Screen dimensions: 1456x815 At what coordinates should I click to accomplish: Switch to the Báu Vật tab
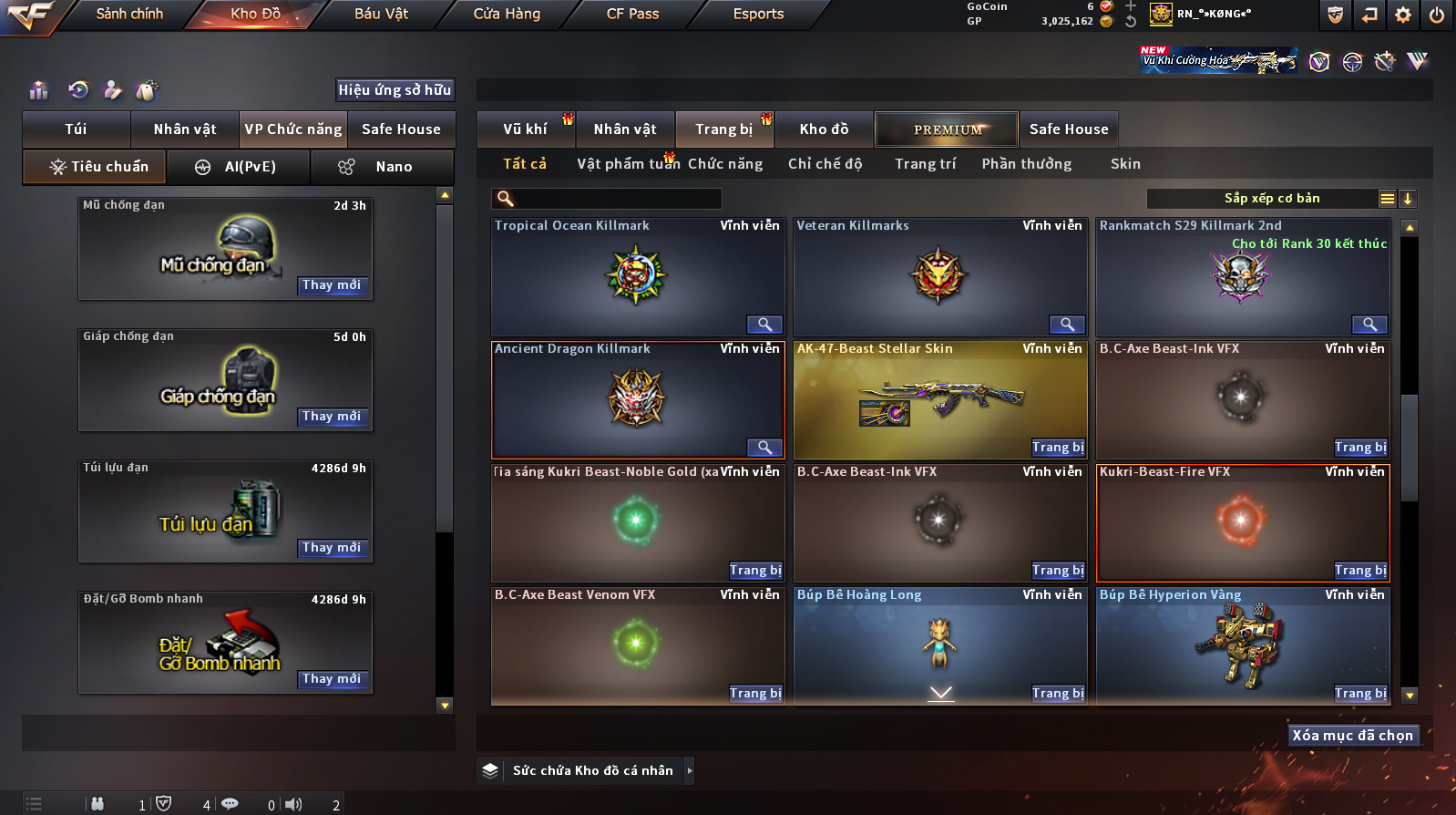pos(381,14)
